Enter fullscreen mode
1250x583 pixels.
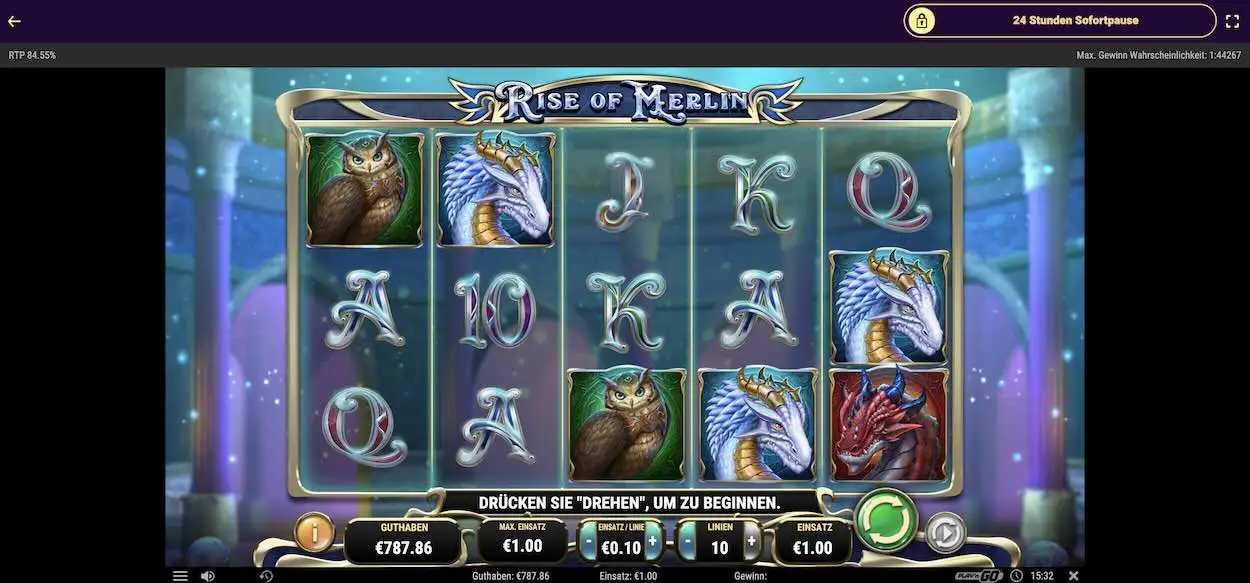tap(1232, 21)
